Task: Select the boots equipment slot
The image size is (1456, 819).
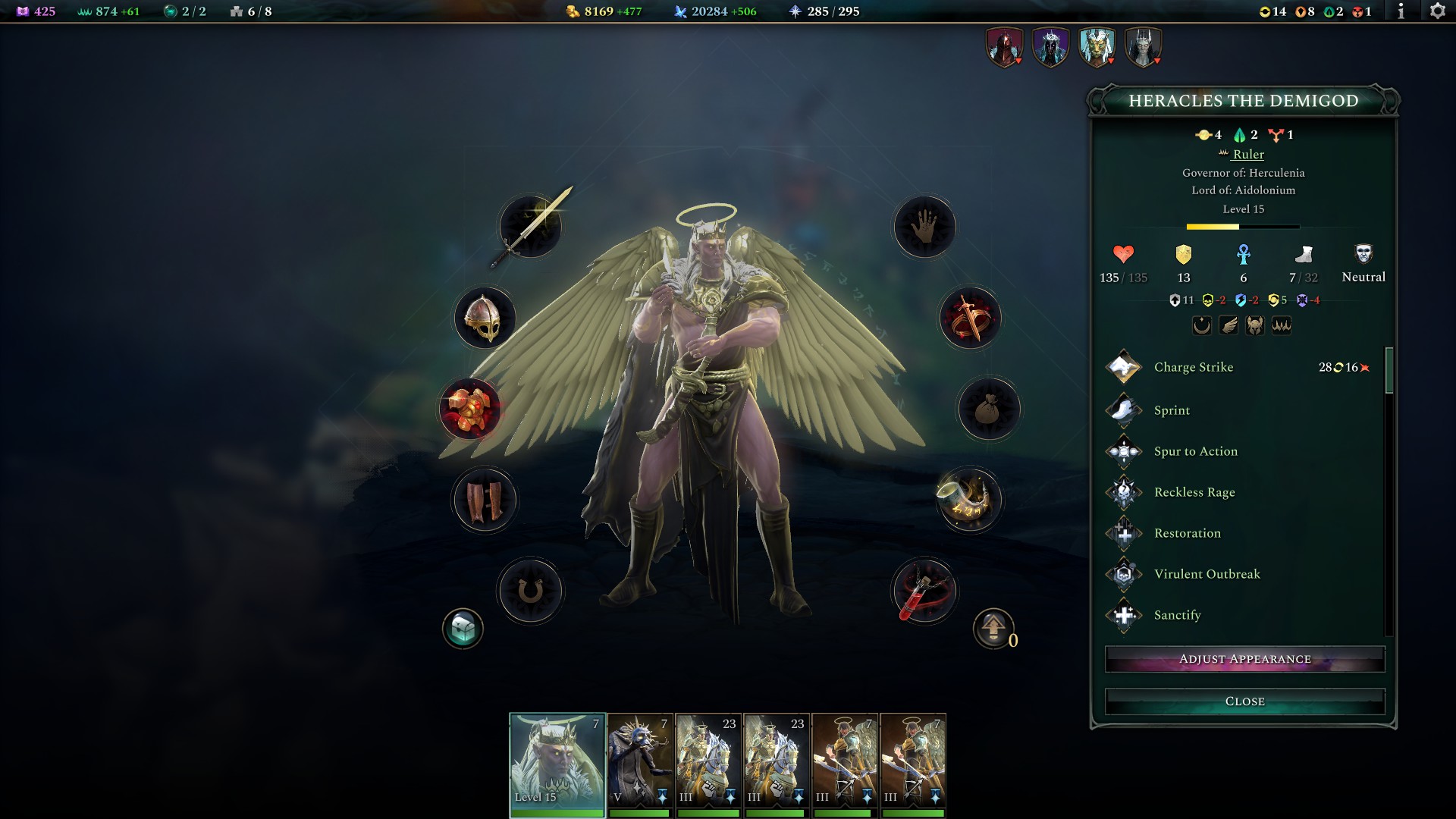Action: (485, 500)
